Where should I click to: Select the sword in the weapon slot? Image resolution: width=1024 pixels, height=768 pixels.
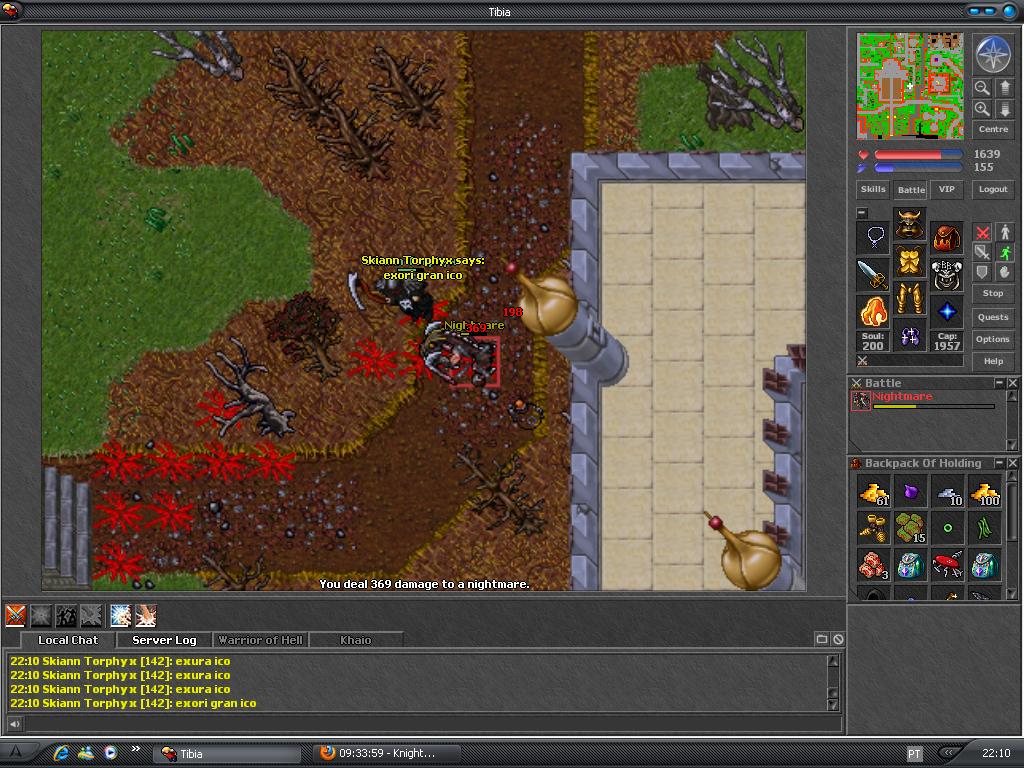[x=873, y=275]
